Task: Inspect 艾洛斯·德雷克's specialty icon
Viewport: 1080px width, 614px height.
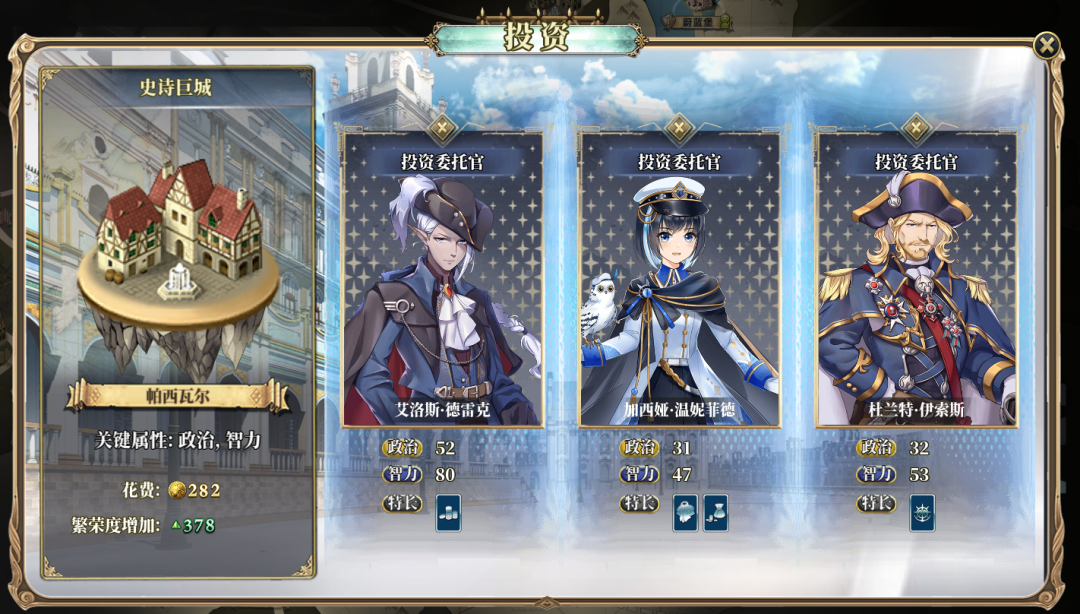Action: (x=448, y=512)
